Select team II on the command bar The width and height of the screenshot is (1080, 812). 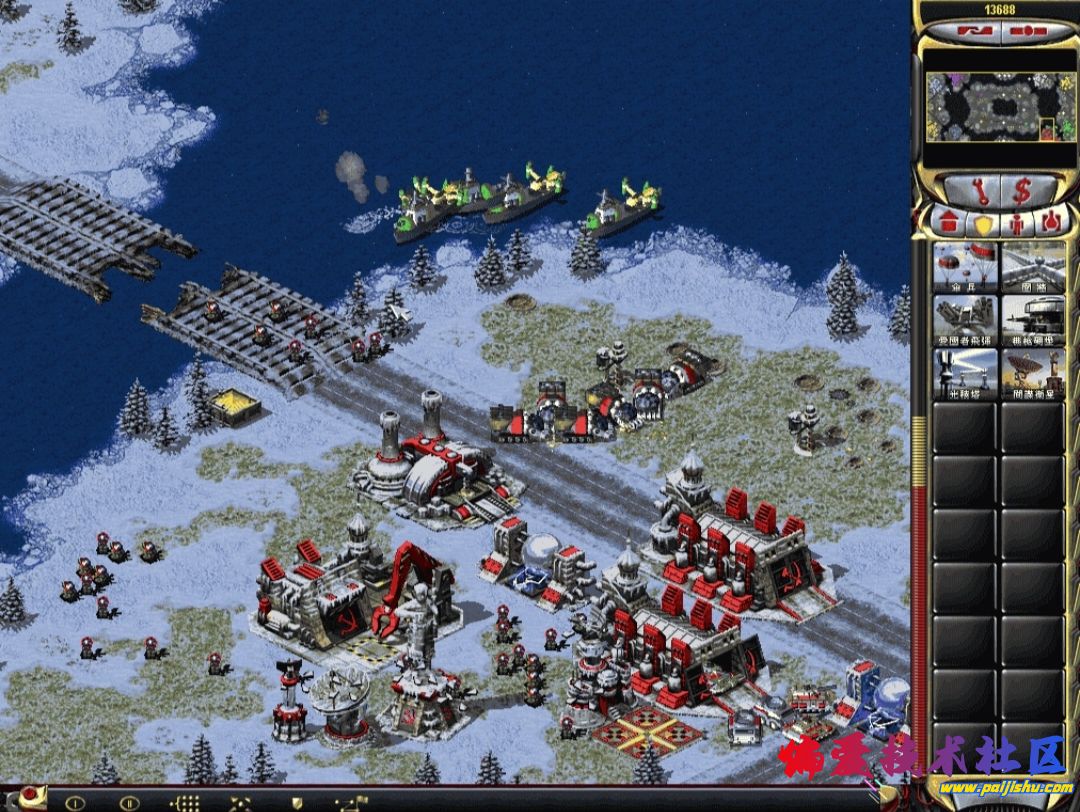[129, 802]
